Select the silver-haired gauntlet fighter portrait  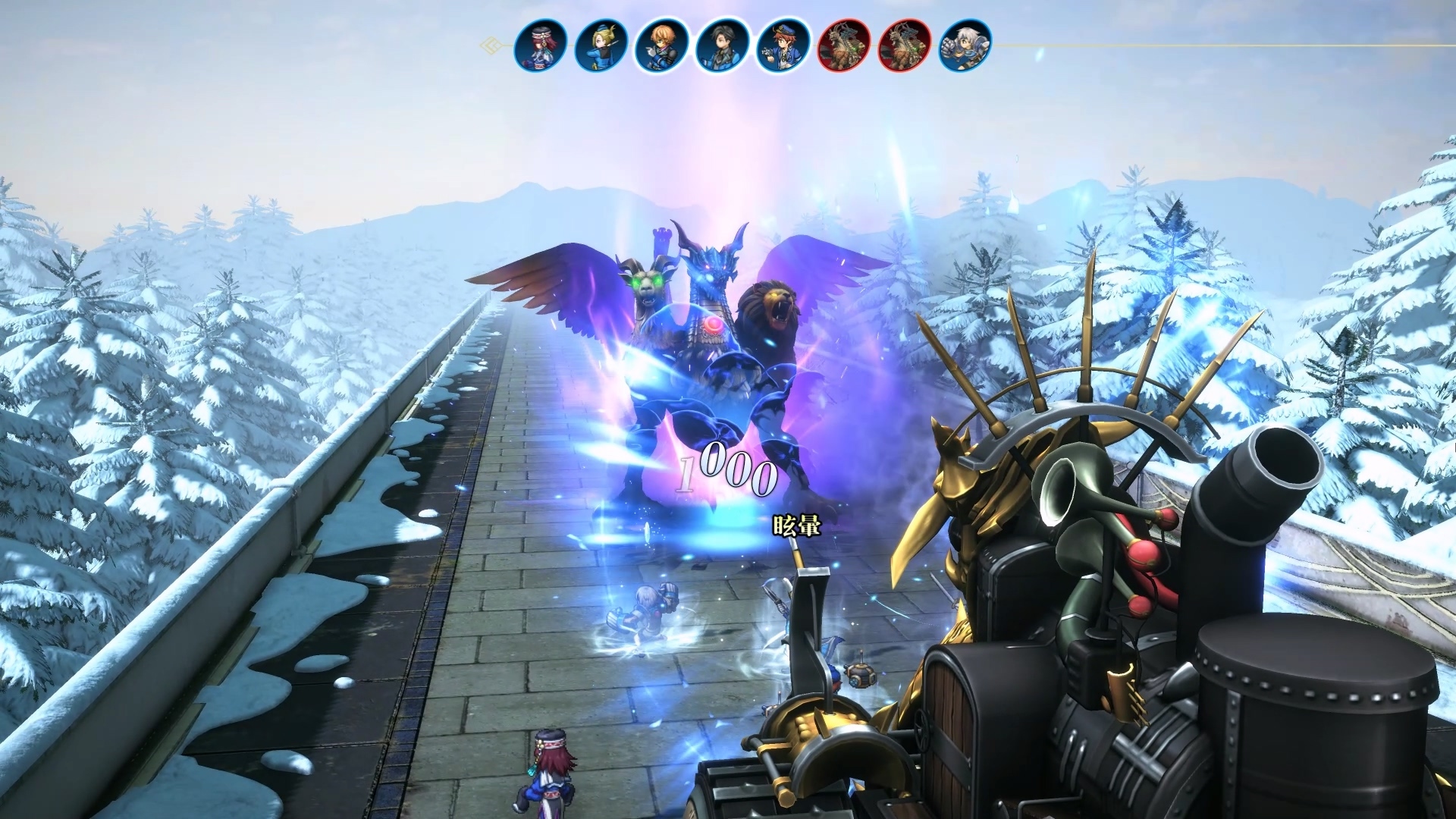pos(965,45)
